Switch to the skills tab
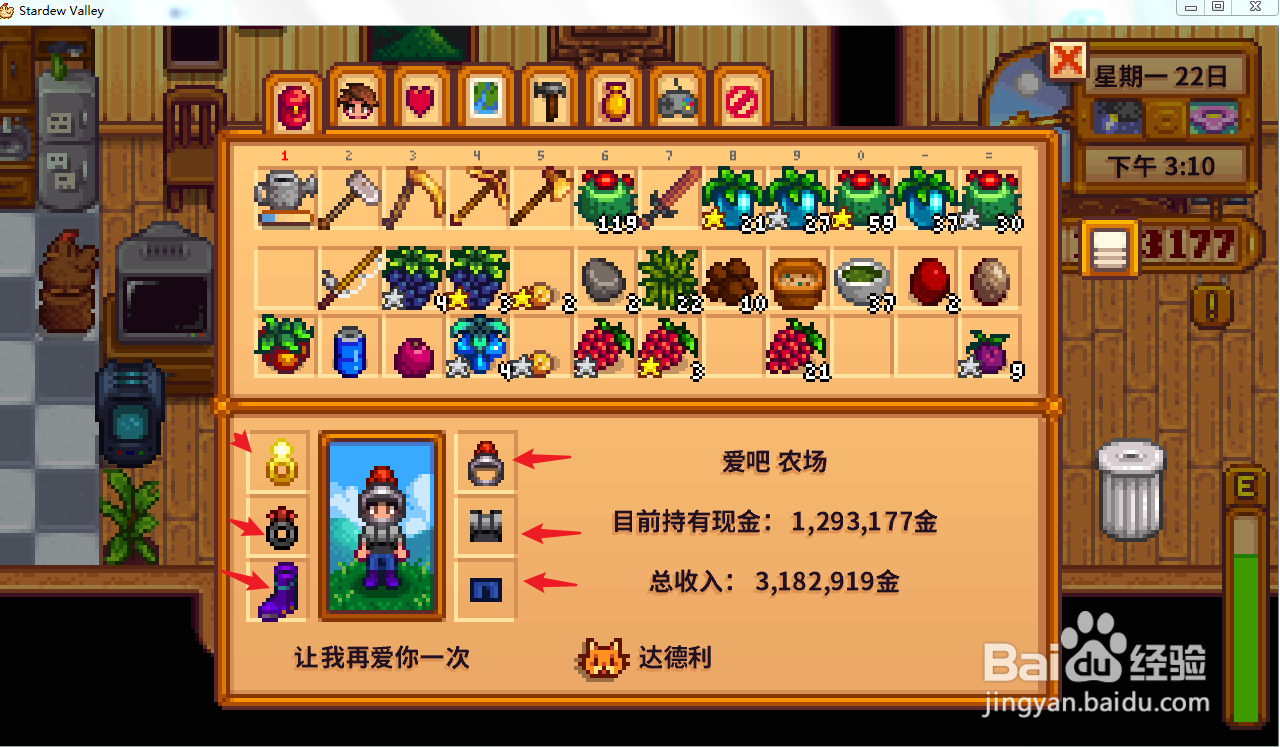The image size is (1280, 747). [357, 100]
